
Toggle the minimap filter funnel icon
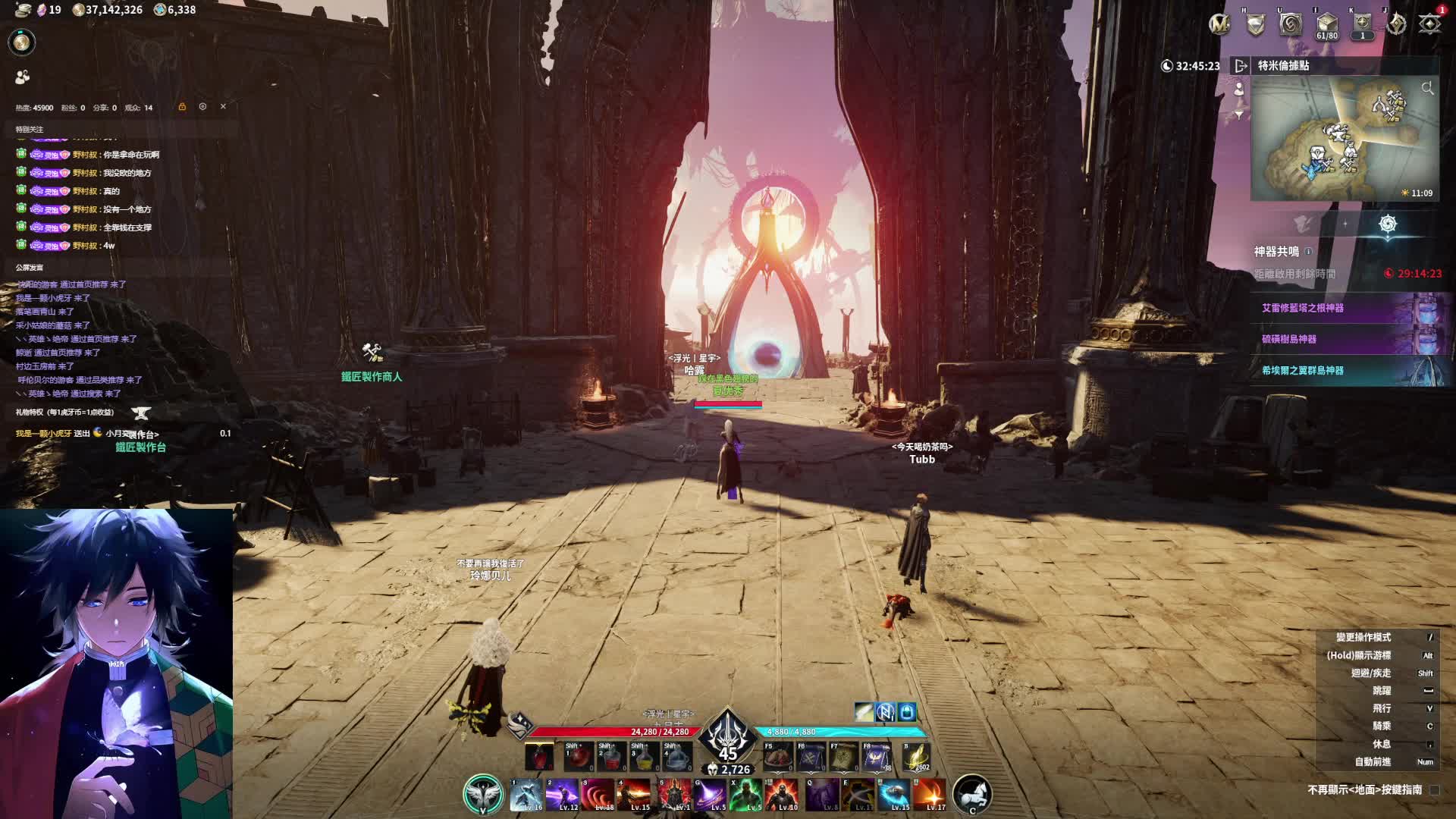(x=1239, y=115)
